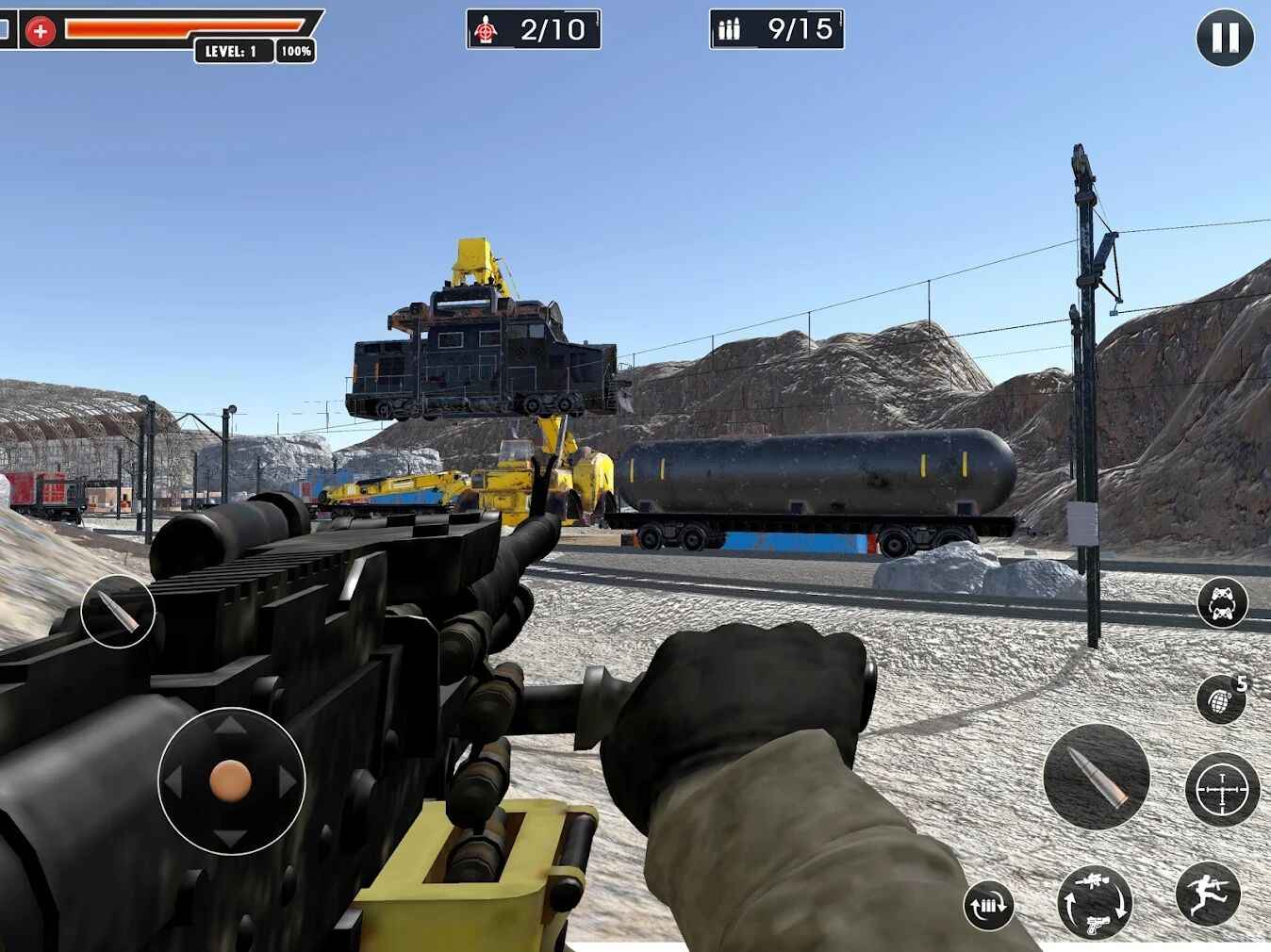This screenshot has height=952, width=1271.
Task: Open the gamepad controller icon
Action: click(1220, 601)
